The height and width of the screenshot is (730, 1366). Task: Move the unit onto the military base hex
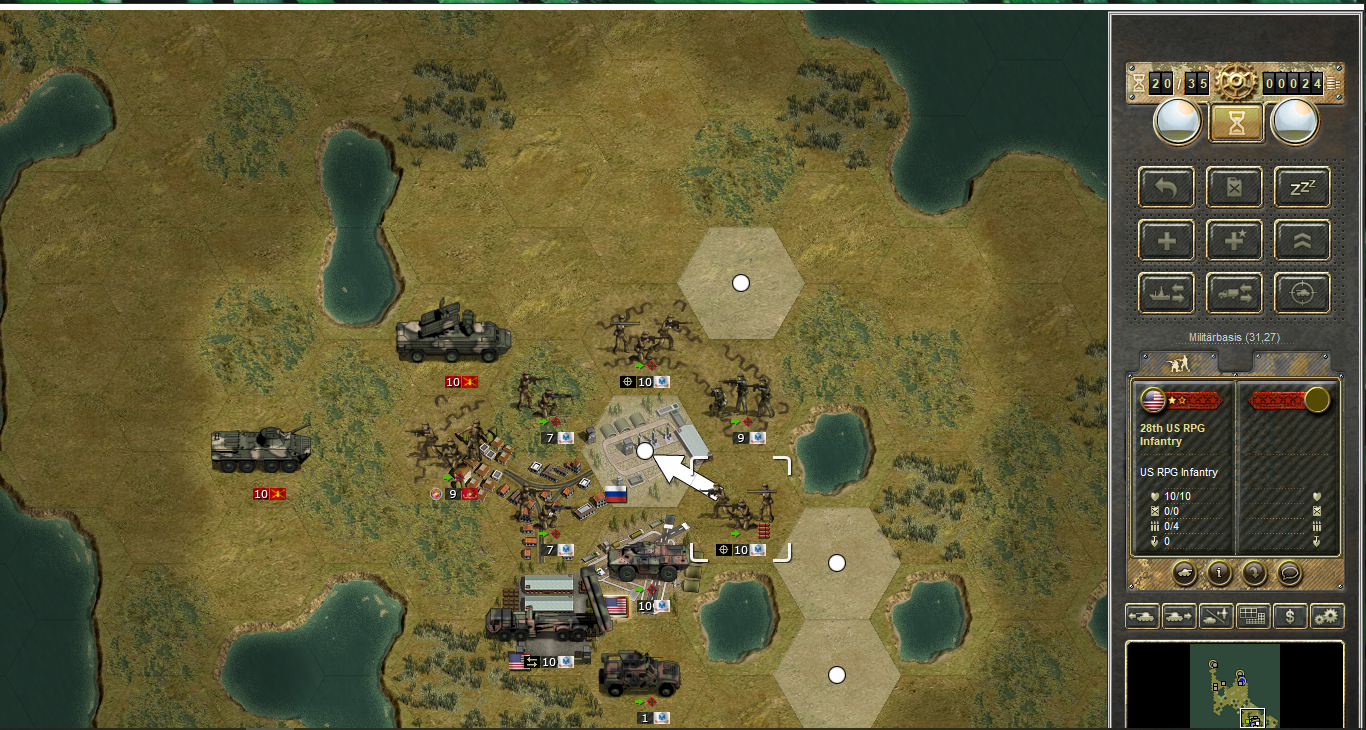click(x=645, y=451)
